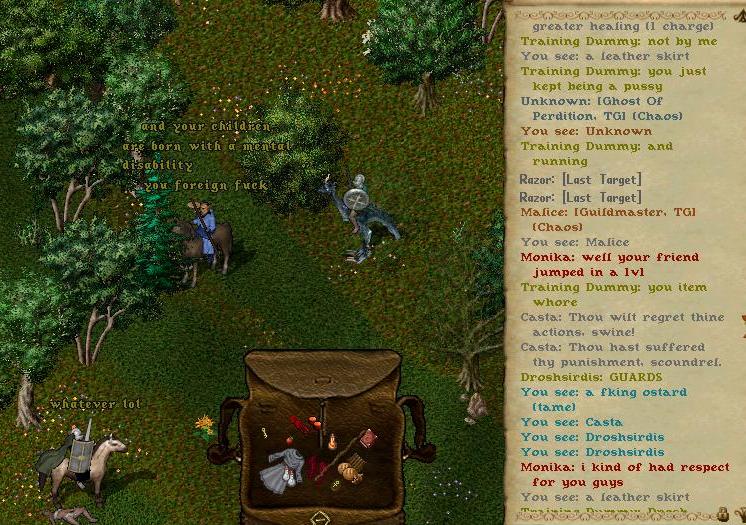Select the red apple in the backpack
The height and width of the screenshot is (525, 746).
coord(288,439)
